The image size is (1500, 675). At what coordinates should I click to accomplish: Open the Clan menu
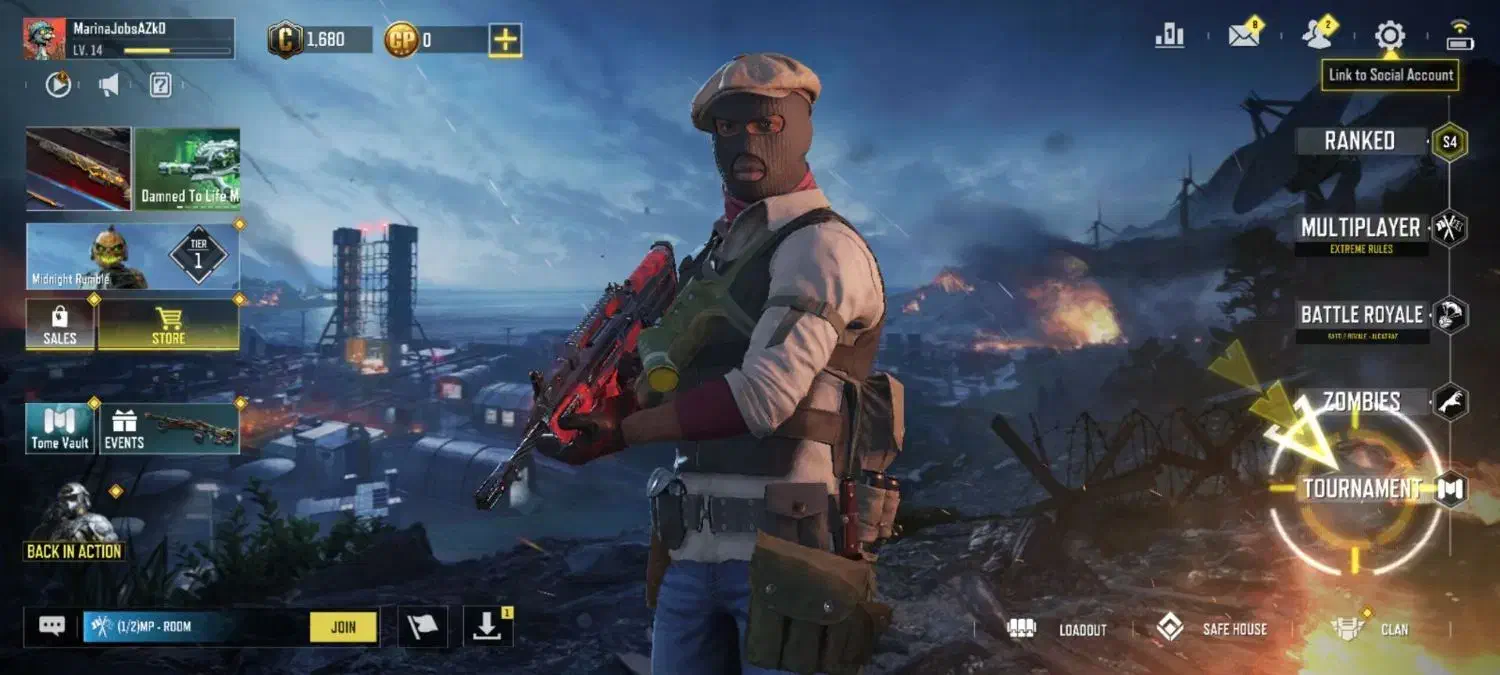[x=1371, y=629]
